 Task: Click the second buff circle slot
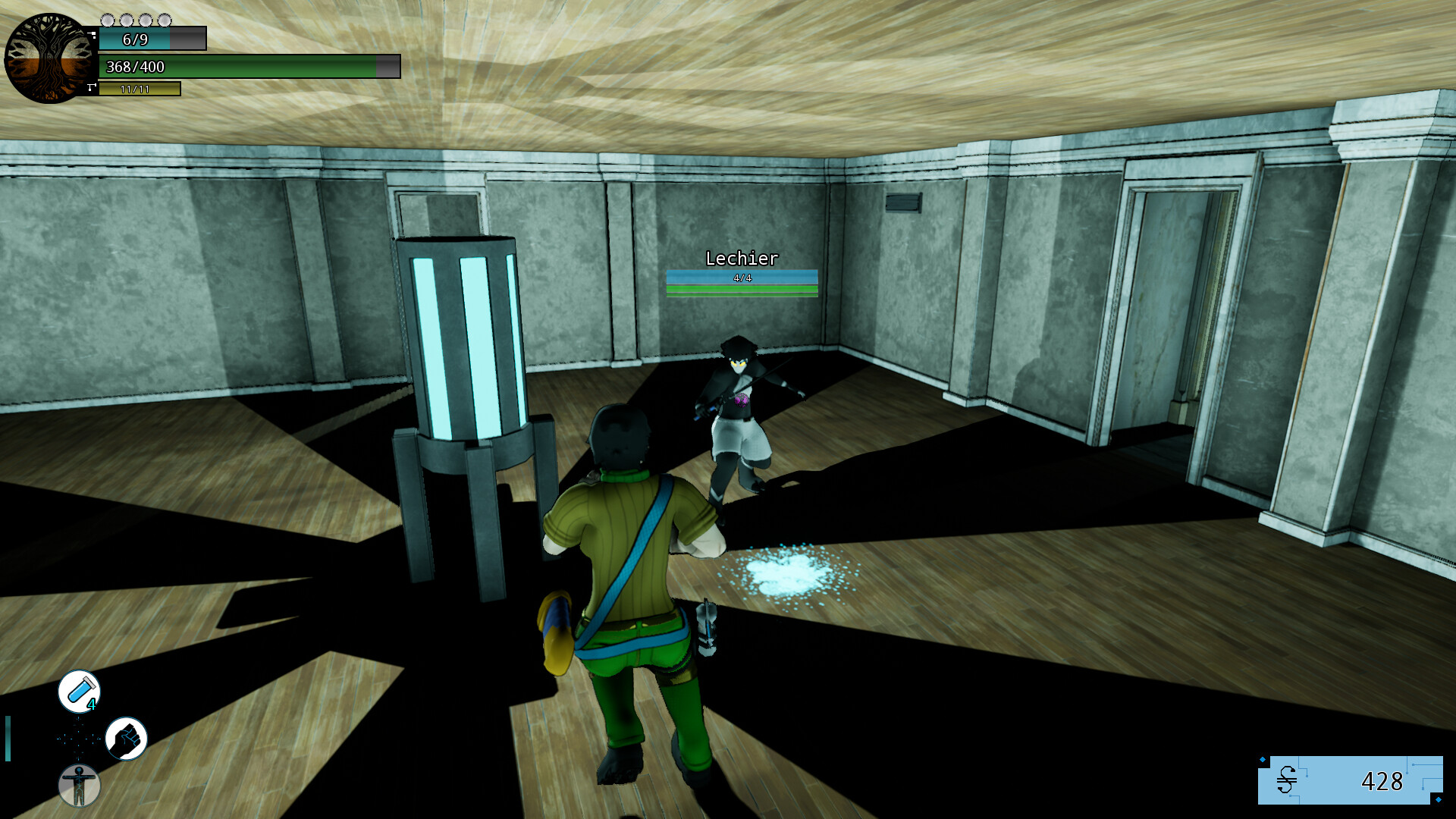(127, 20)
